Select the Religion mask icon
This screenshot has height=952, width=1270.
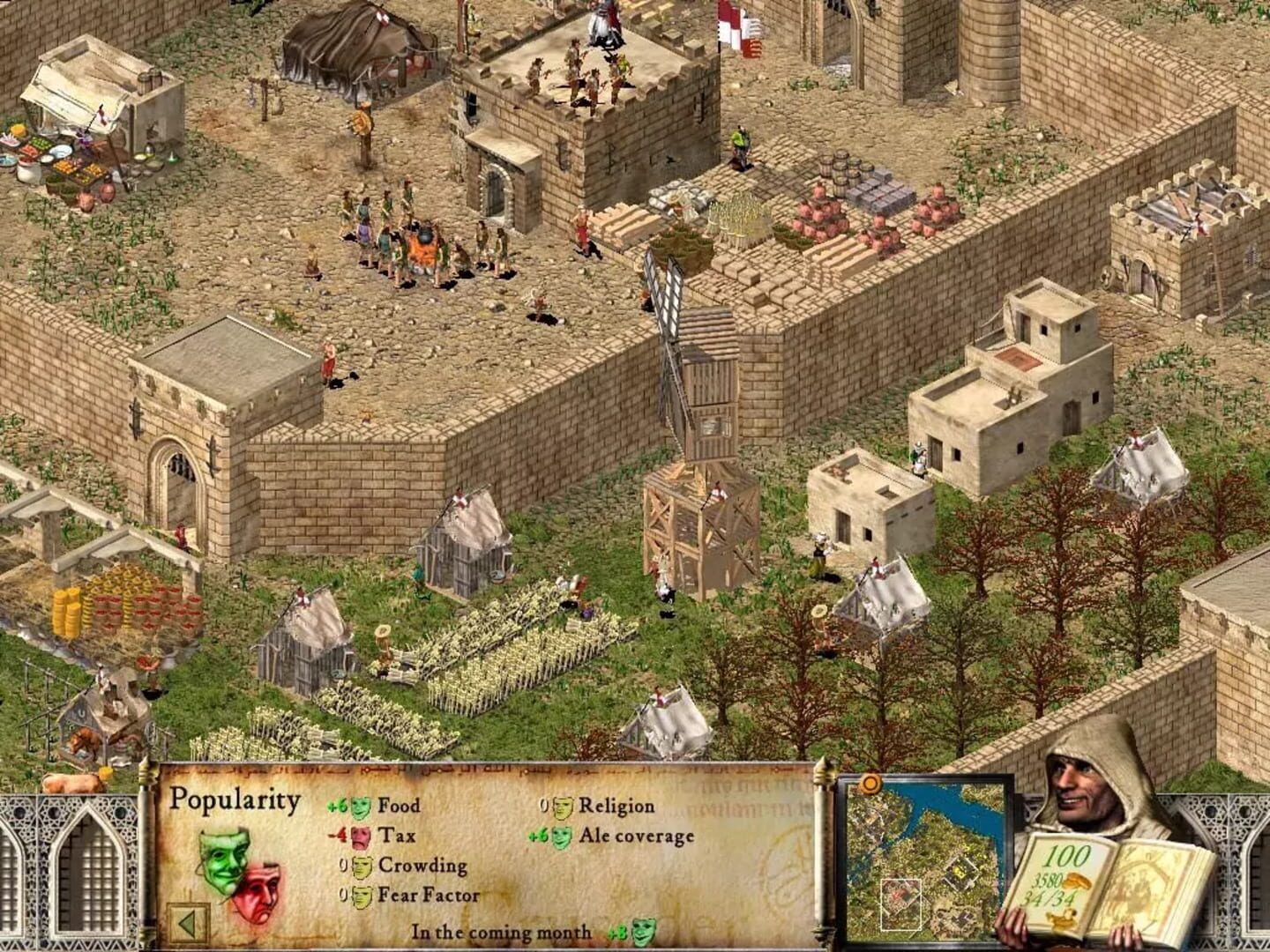click(561, 805)
